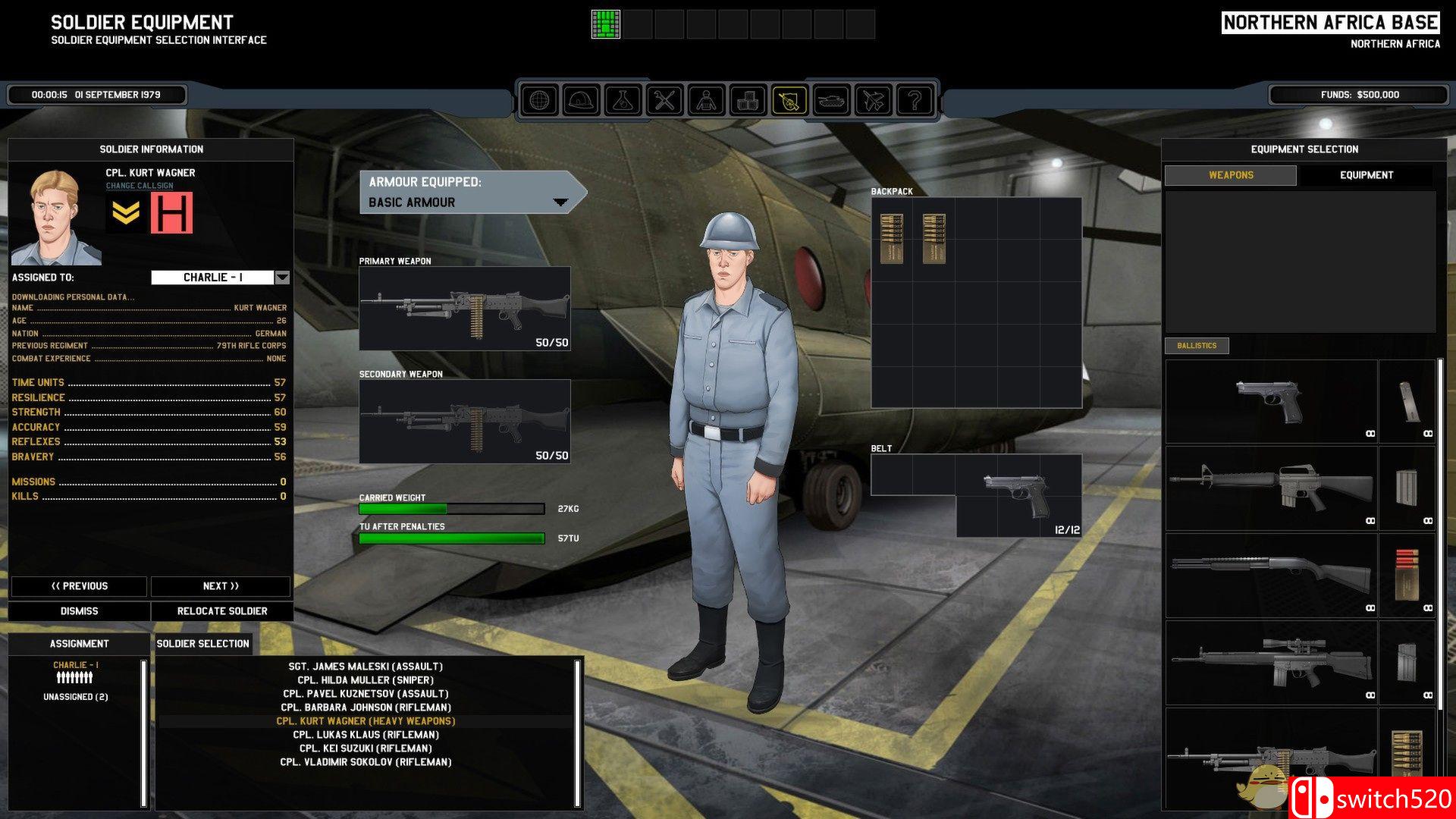Open the personnel soldier icon
1456x819 pixels.
pos(708,99)
